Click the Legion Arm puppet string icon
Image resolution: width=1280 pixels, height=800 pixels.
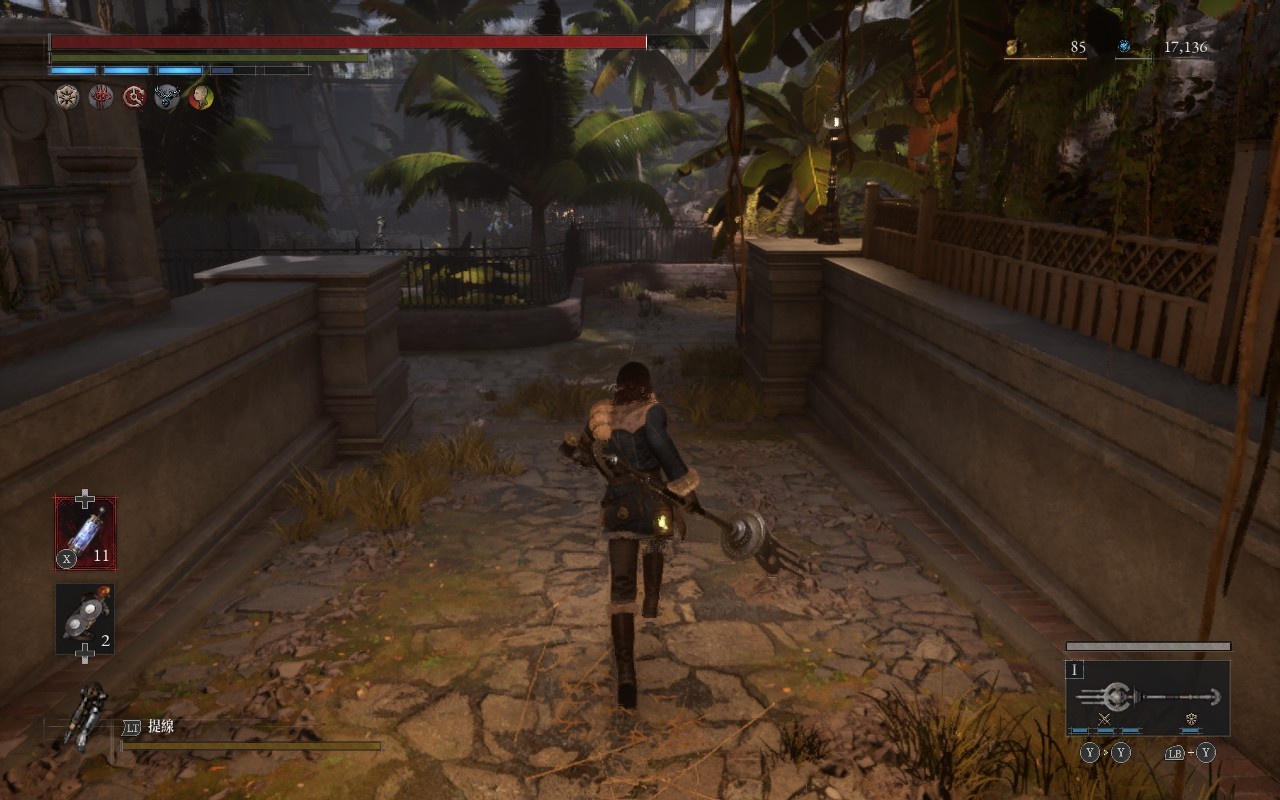pyautogui.click(x=86, y=716)
